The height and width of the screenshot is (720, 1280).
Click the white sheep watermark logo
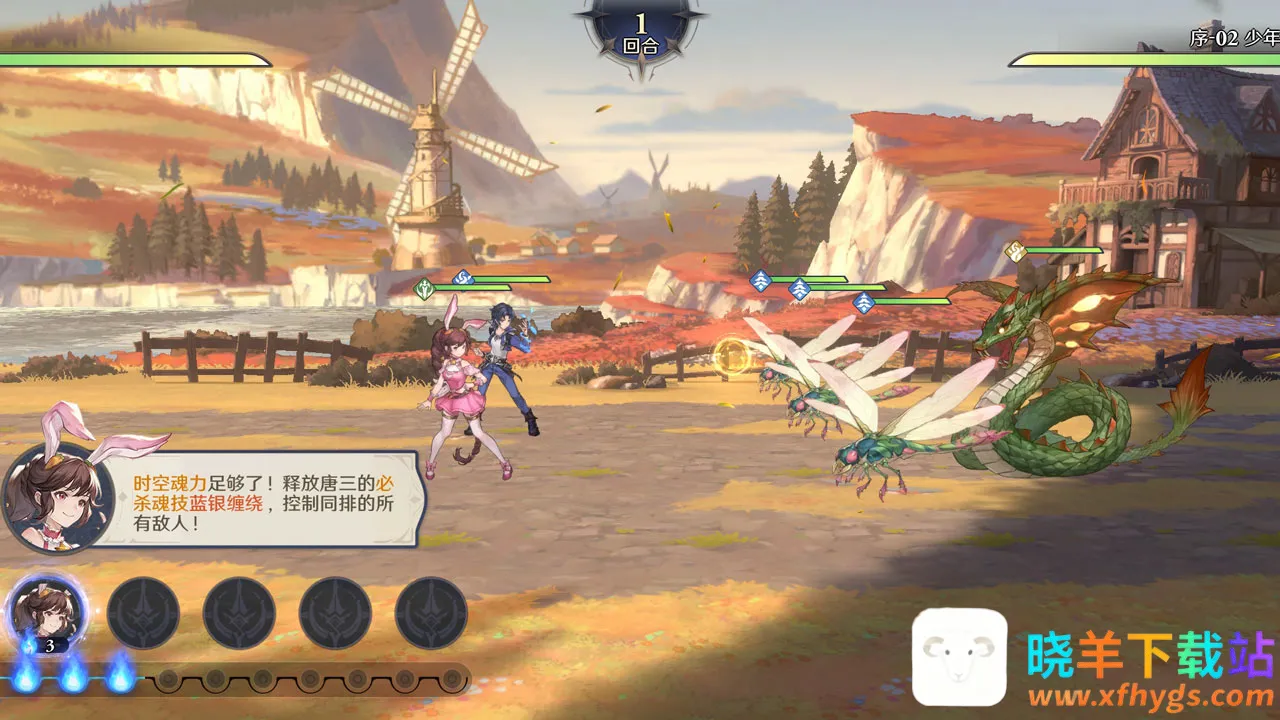click(x=959, y=657)
